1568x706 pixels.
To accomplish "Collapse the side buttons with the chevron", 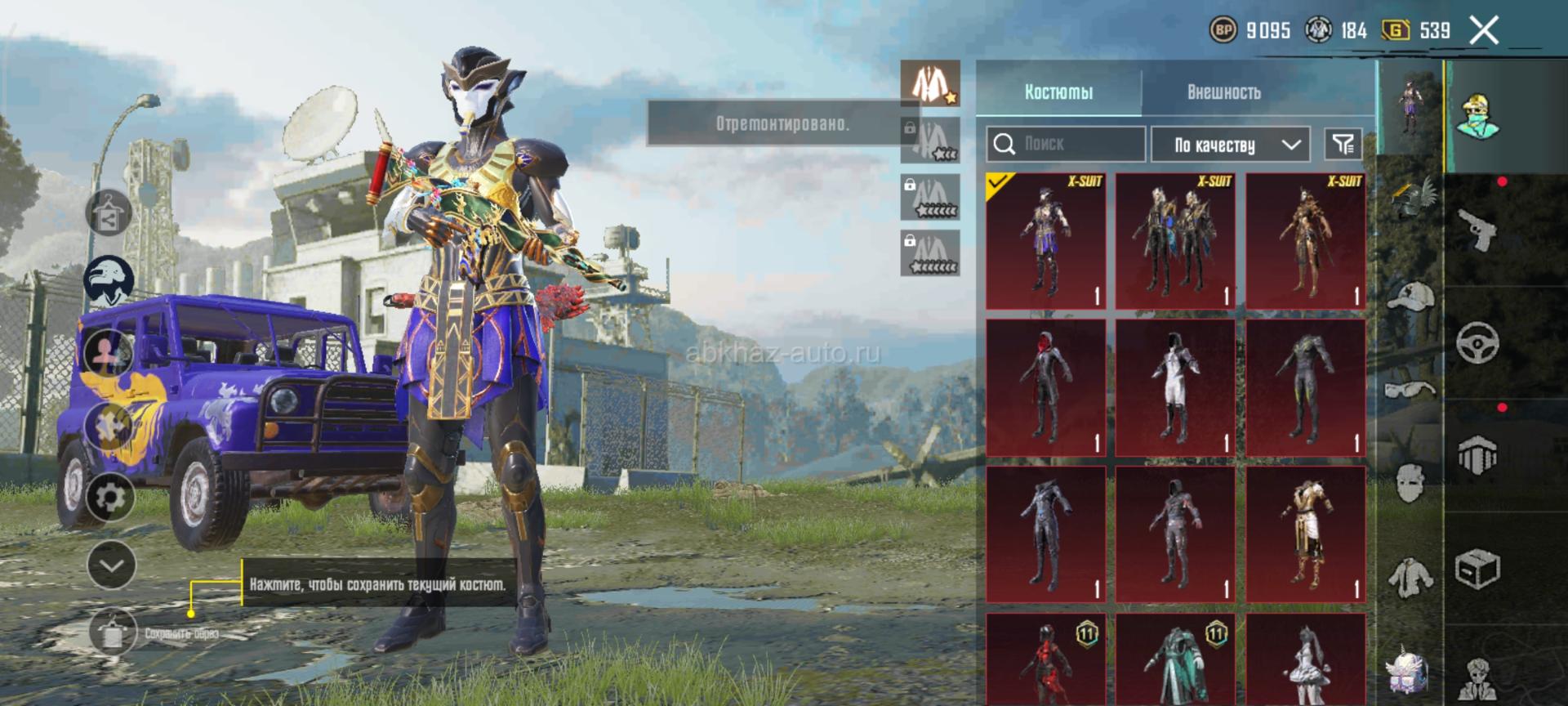I will tap(111, 565).
